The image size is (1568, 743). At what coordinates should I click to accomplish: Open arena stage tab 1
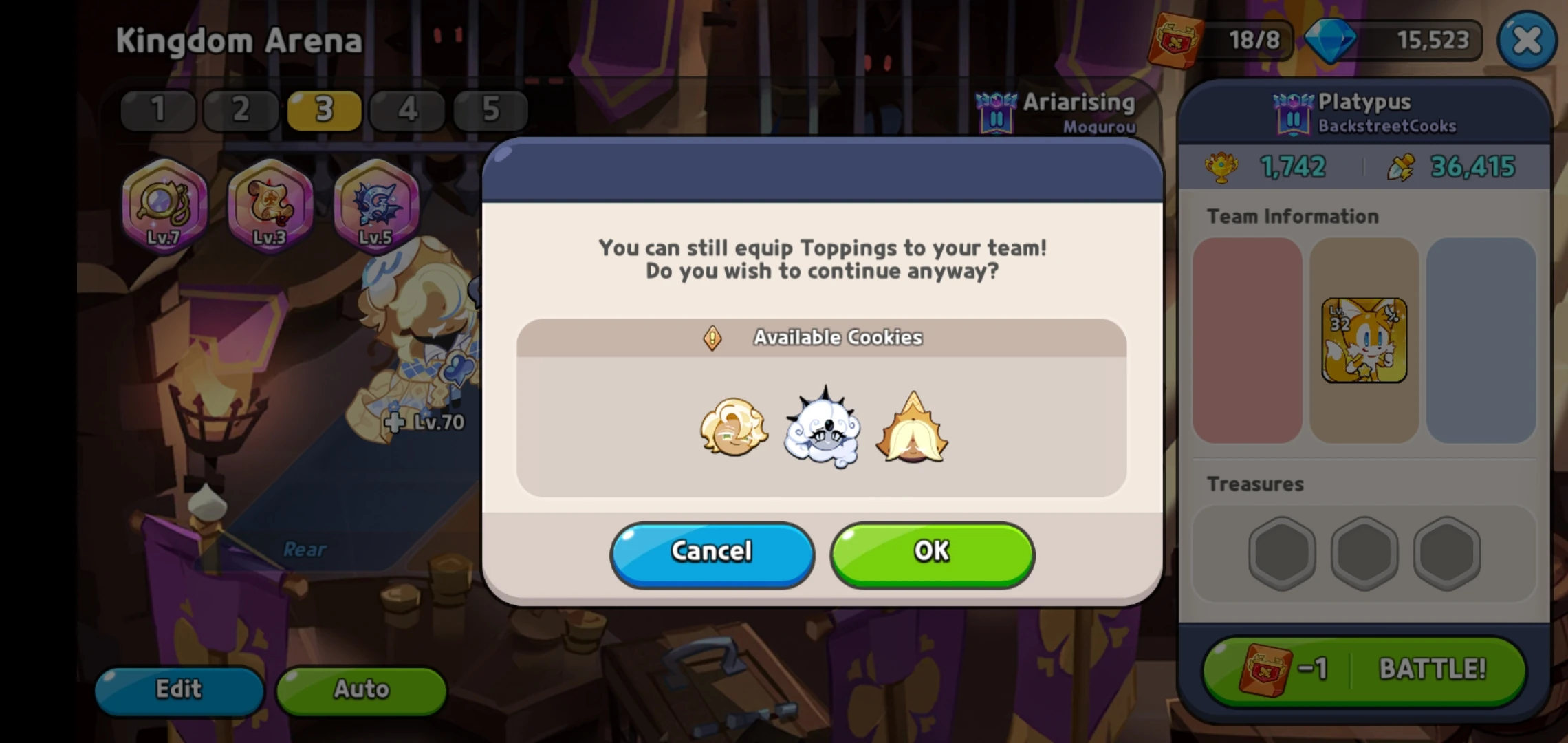[157, 109]
